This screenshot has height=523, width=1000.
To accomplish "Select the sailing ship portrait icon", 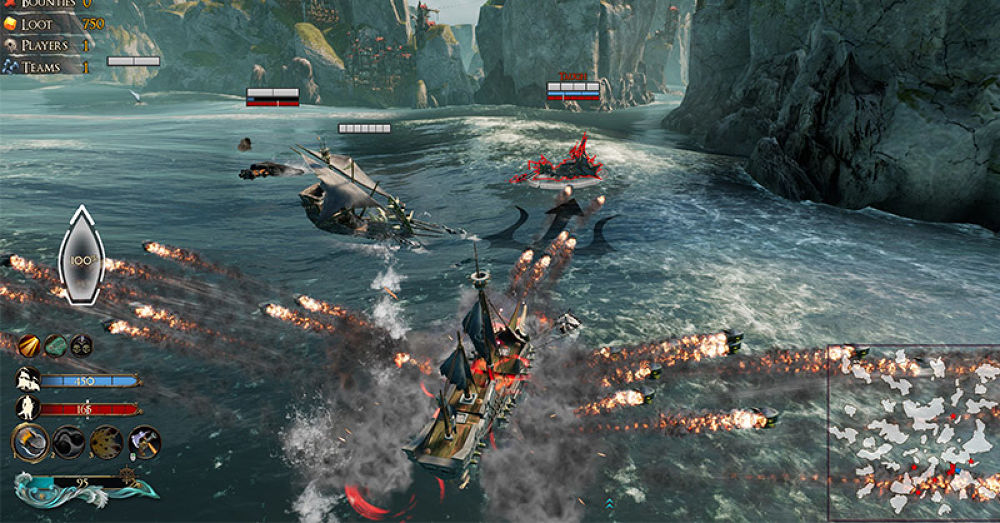I will (28, 380).
